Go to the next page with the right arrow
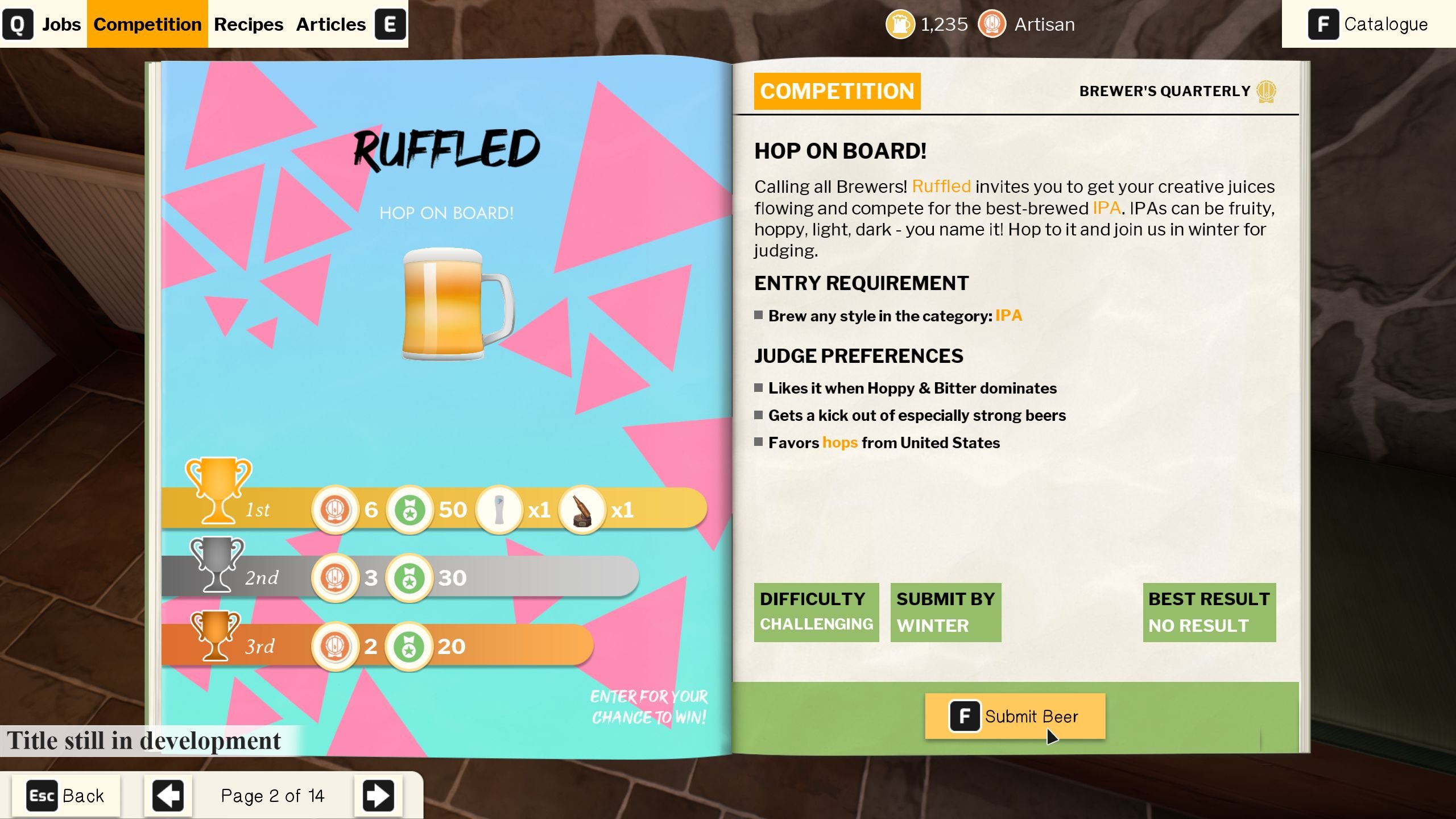This screenshot has width=1456, height=819. 379,795
